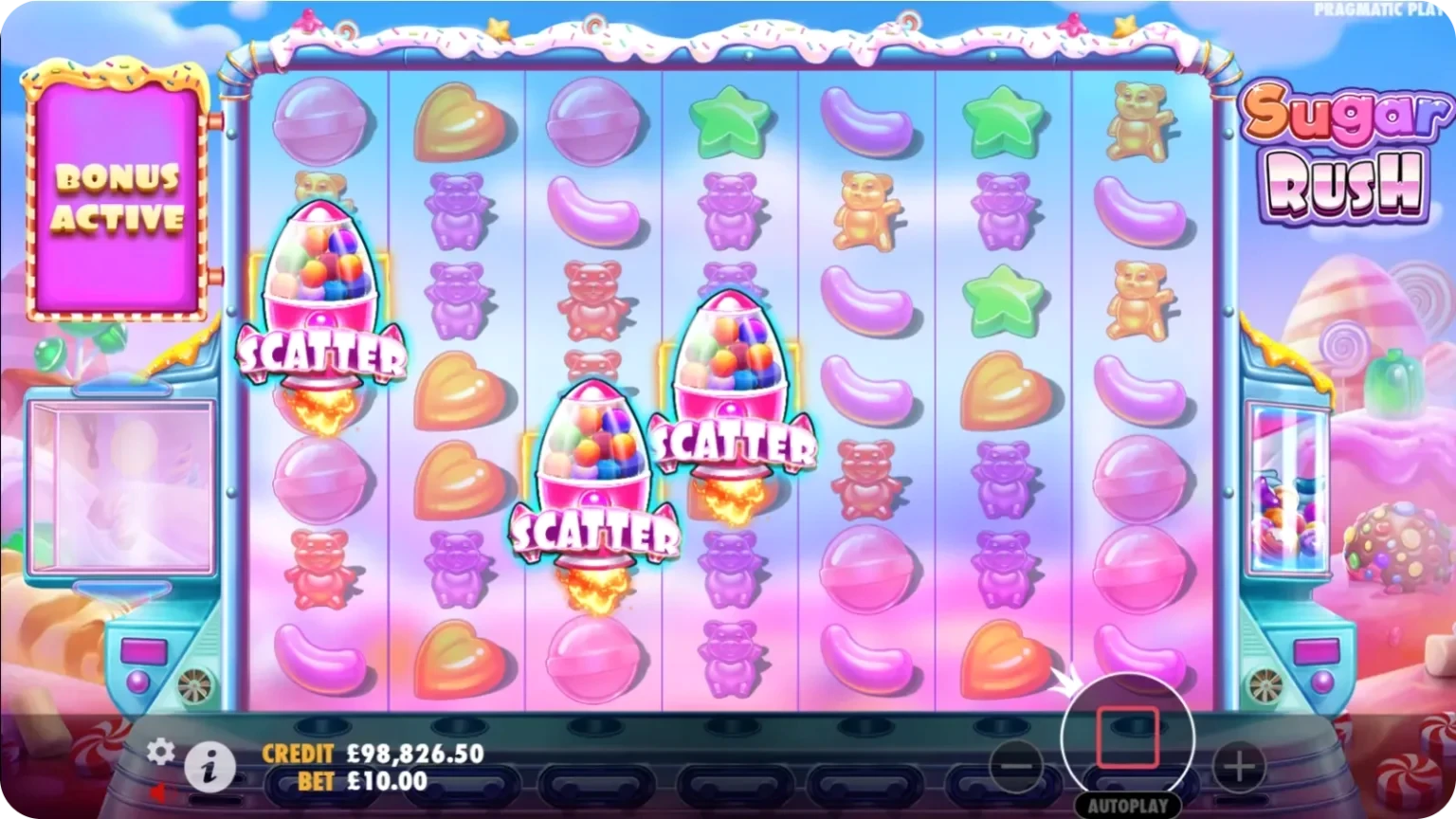This screenshot has width=1456, height=819.
Task: Click the Pragmatic Play logo
Action: pos(1374,9)
